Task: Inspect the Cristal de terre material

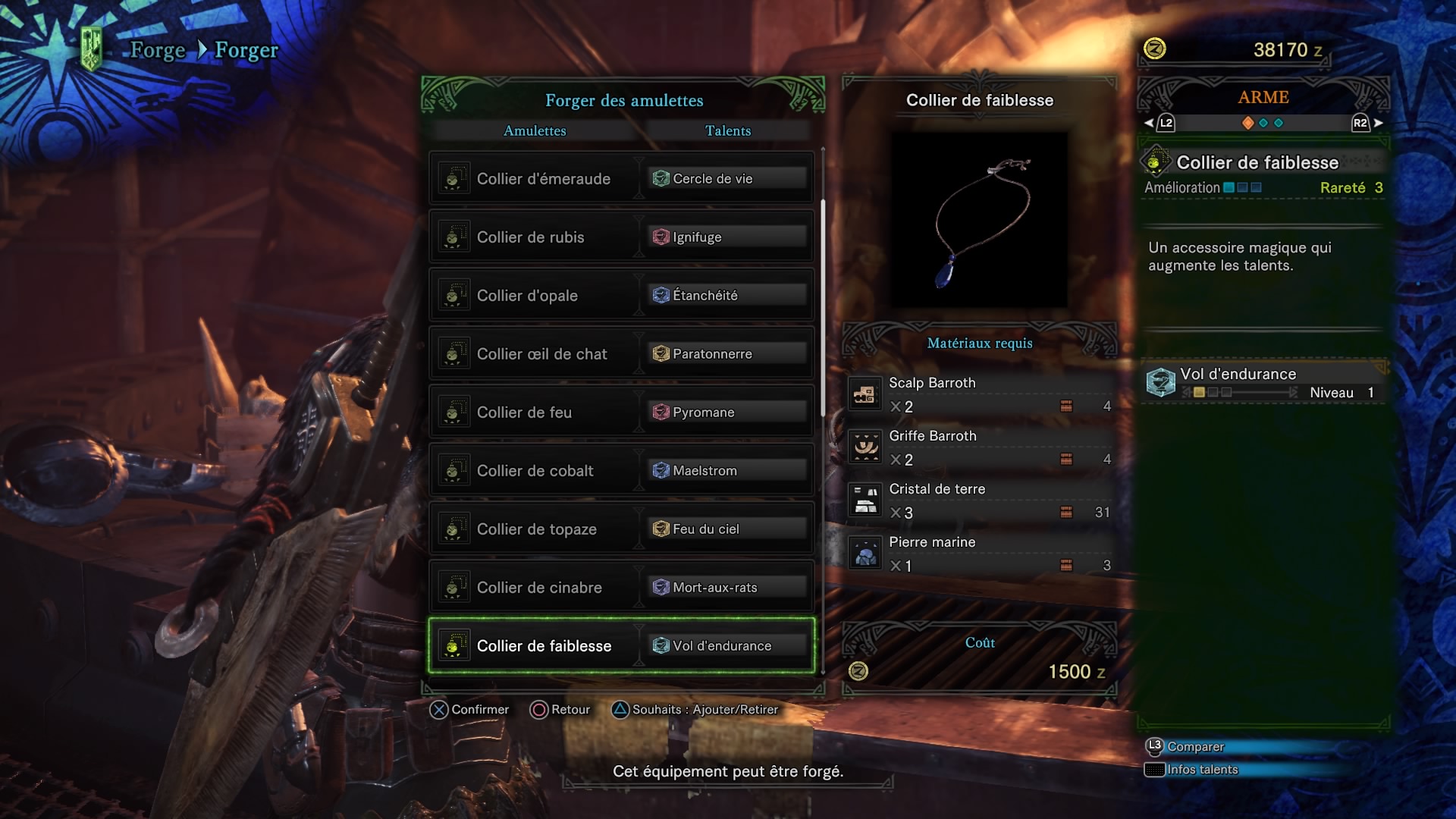Action: [980, 500]
